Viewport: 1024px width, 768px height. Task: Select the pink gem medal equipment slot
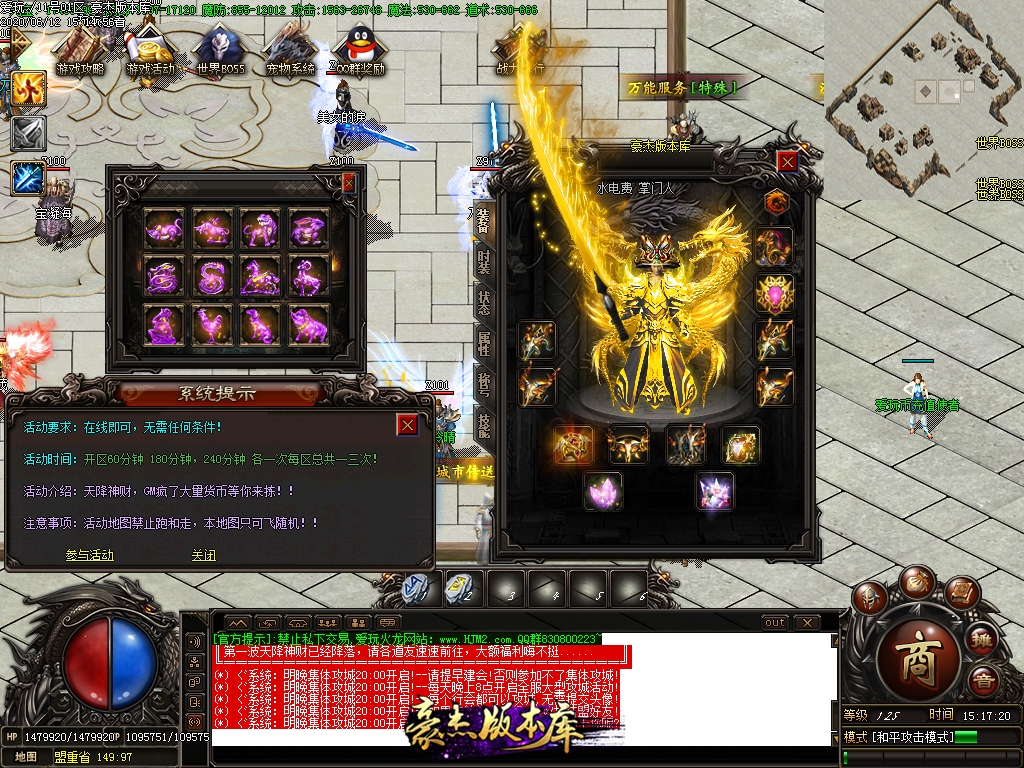point(774,294)
